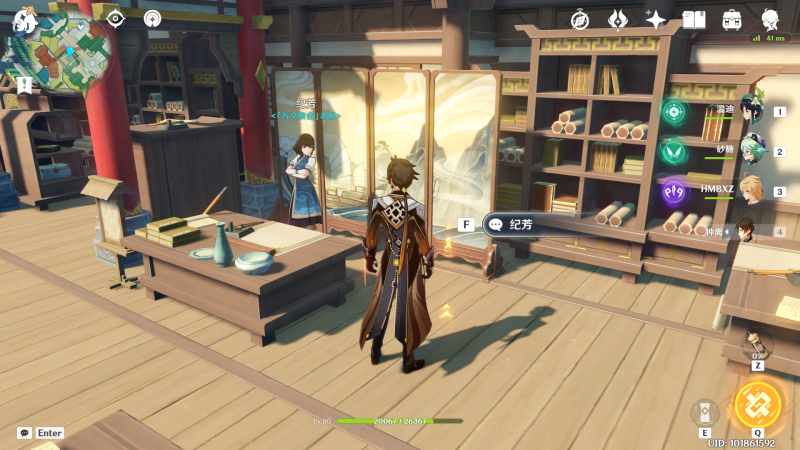800x450 pixels.
Task: Open the backpack inventory
Action: pyautogui.click(x=732, y=19)
